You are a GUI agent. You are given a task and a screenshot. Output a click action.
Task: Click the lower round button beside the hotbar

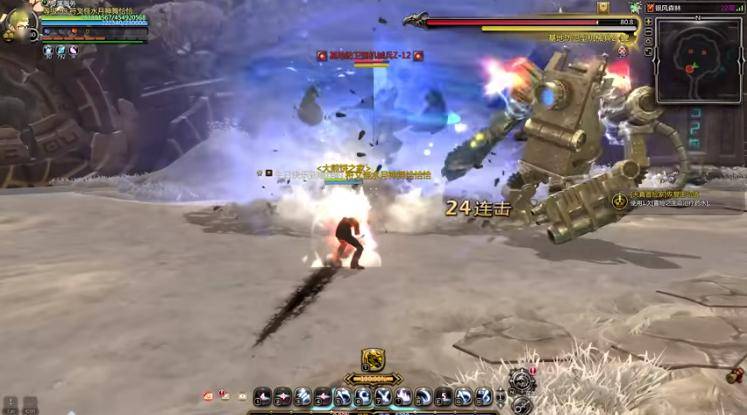point(521,405)
